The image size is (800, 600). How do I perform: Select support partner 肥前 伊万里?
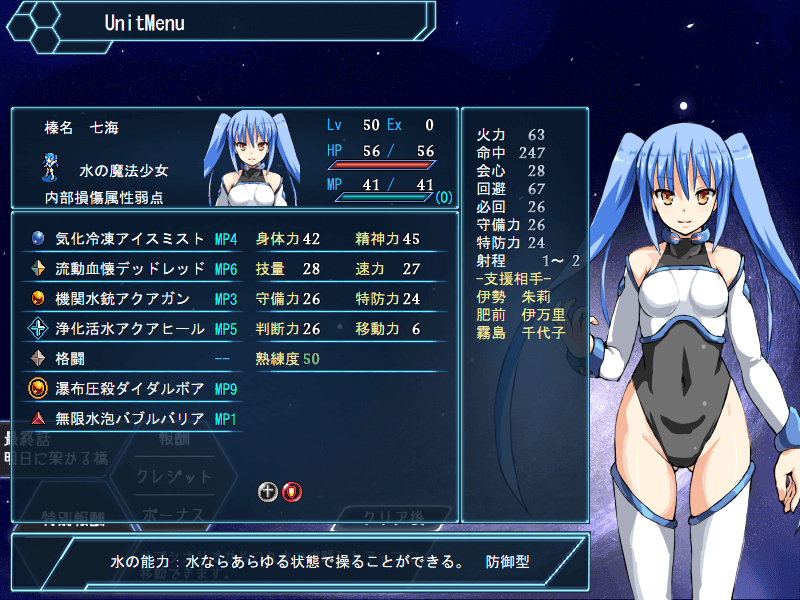pos(521,314)
